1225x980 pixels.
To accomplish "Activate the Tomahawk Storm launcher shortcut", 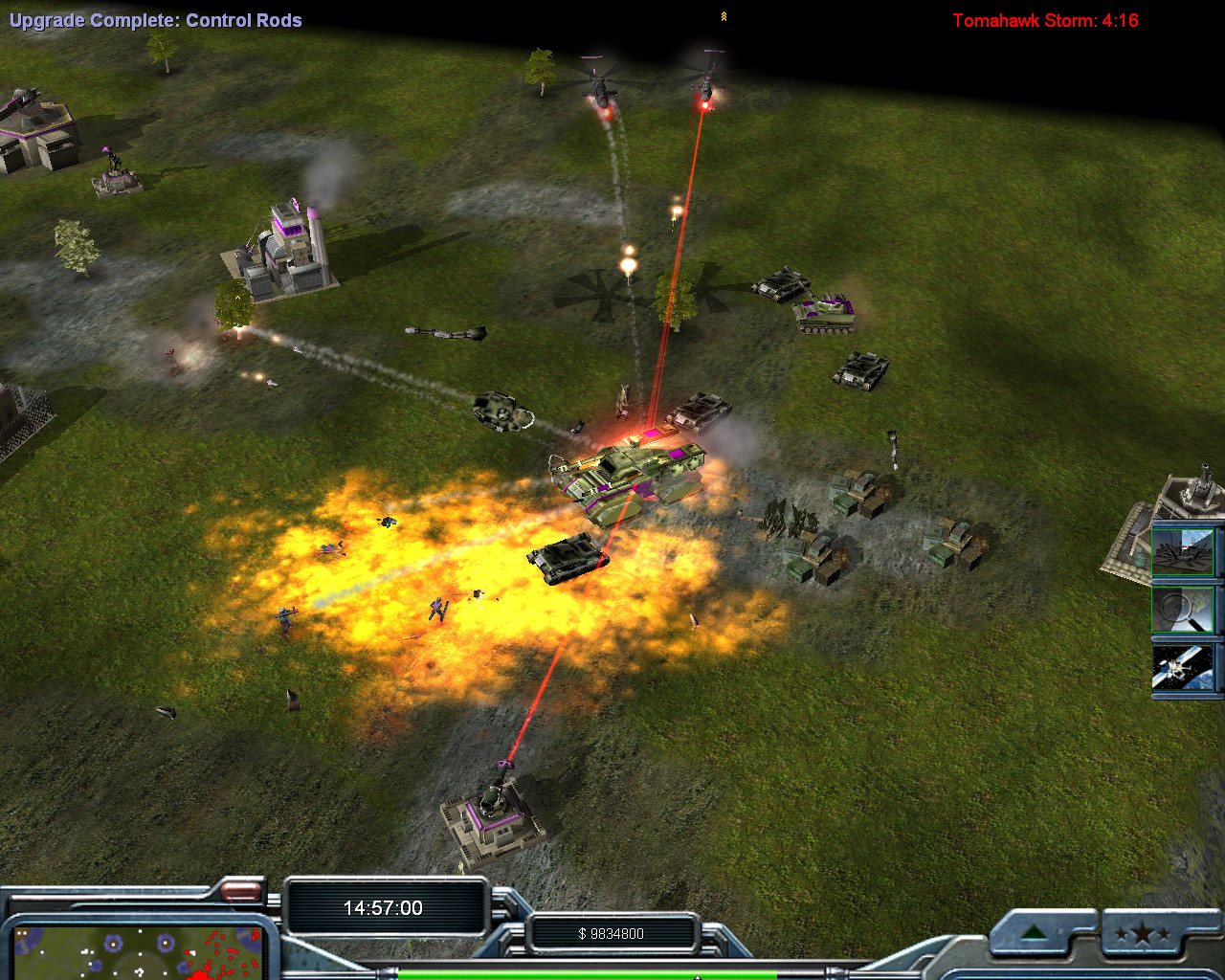I will click(x=1183, y=549).
